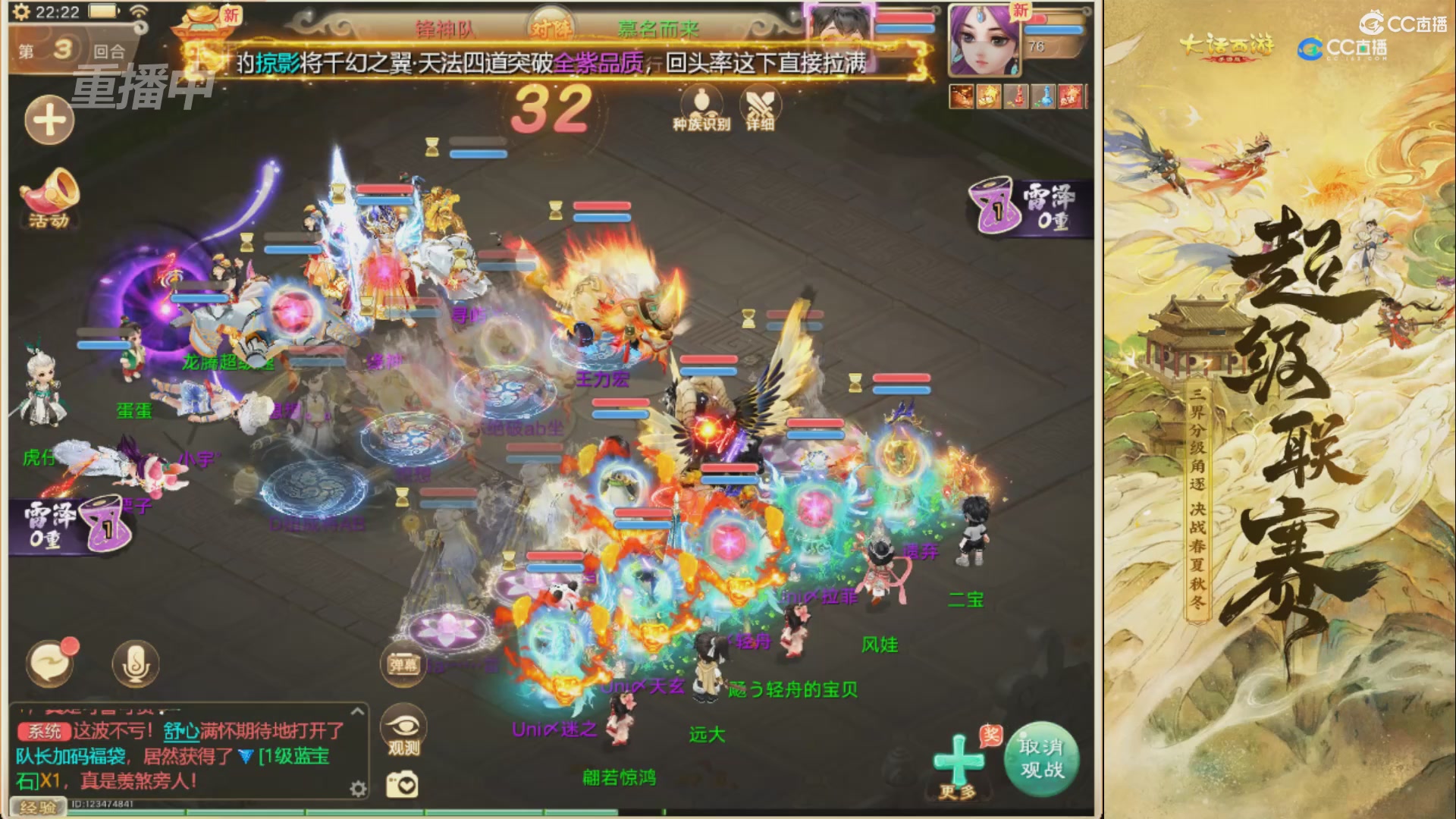Expand the top-left plus menu
Viewport: 1456px width, 819px height.
pyautogui.click(x=49, y=120)
